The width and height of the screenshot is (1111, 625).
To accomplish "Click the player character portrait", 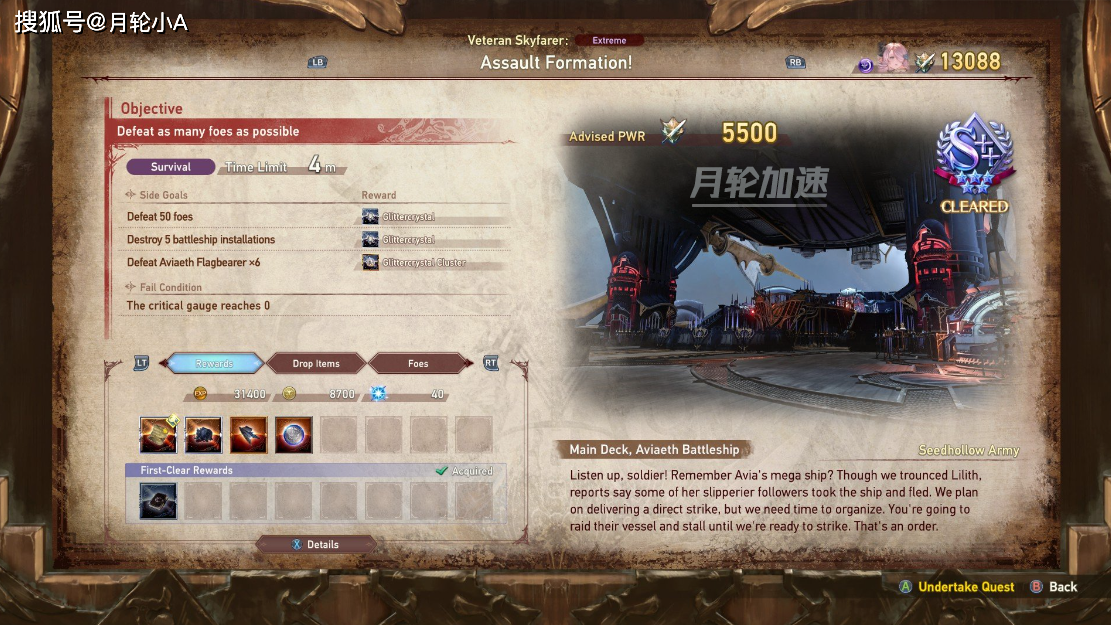I will (893, 60).
